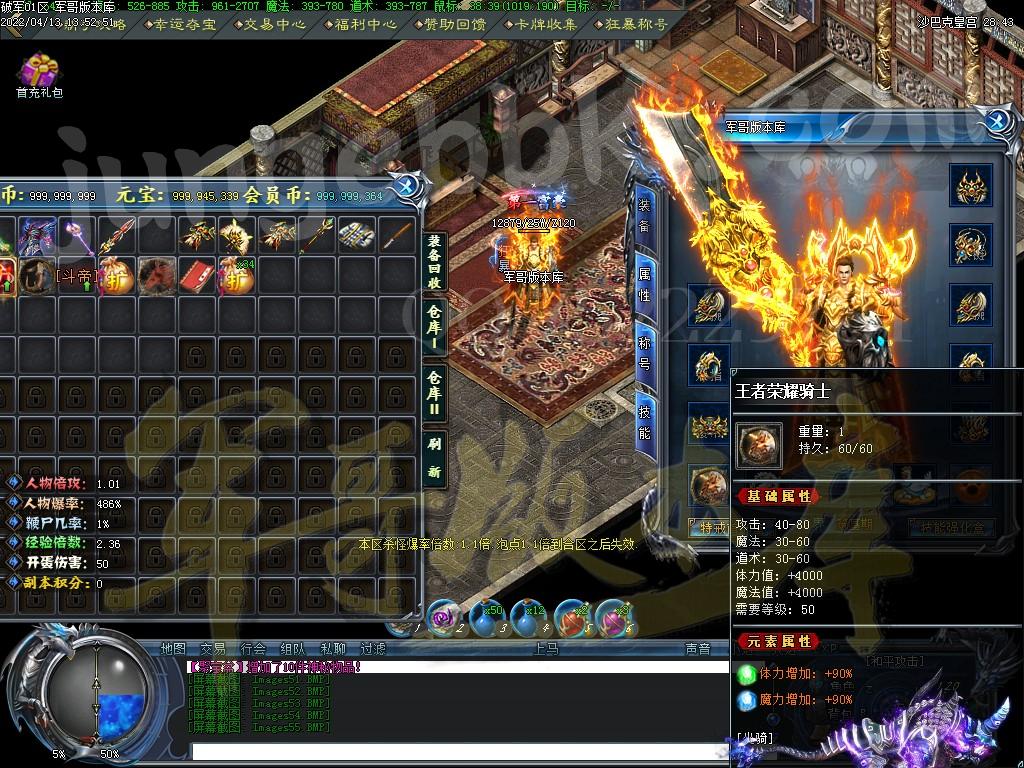Switch to 仓库 II storage
Image resolution: width=1024 pixels, height=768 pixels.
[434, 392]
